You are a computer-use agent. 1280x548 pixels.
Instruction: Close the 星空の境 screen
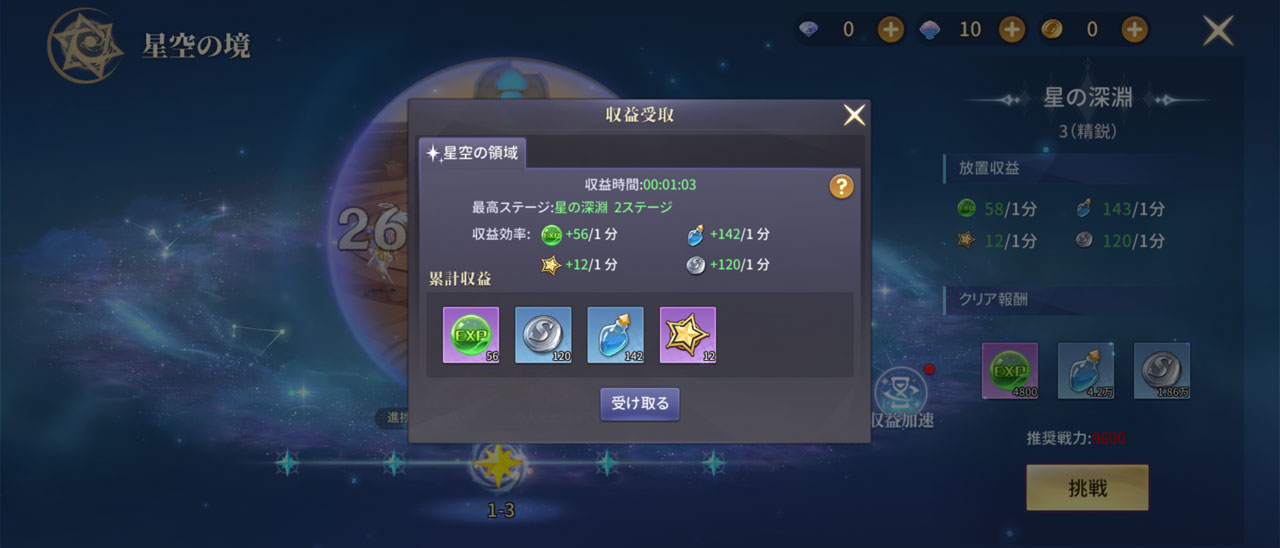click(1218, 31)
